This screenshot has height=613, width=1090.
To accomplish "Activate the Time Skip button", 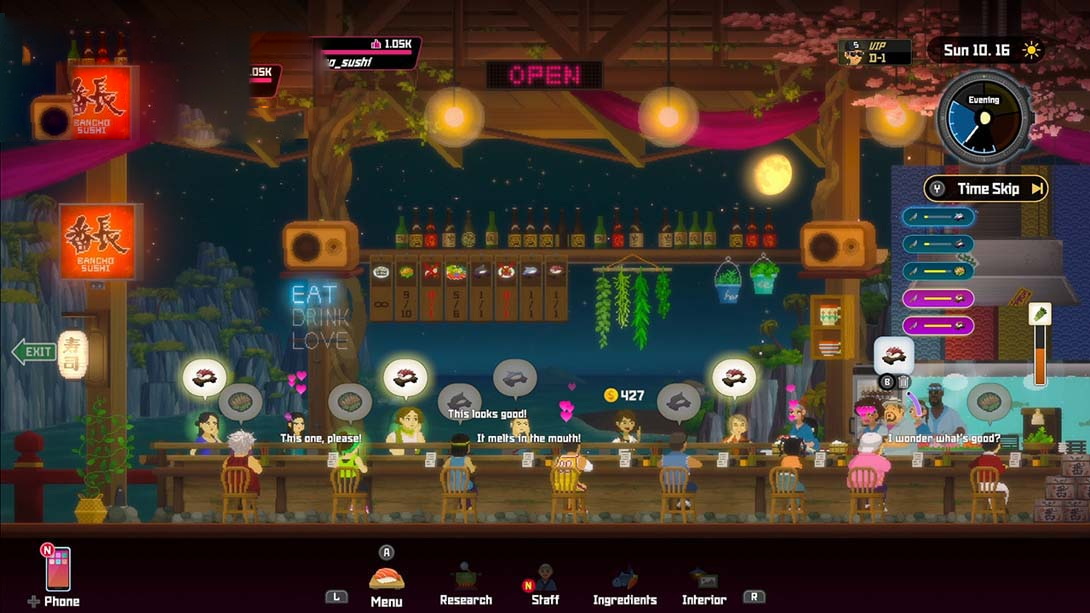I will pos(986,188).
